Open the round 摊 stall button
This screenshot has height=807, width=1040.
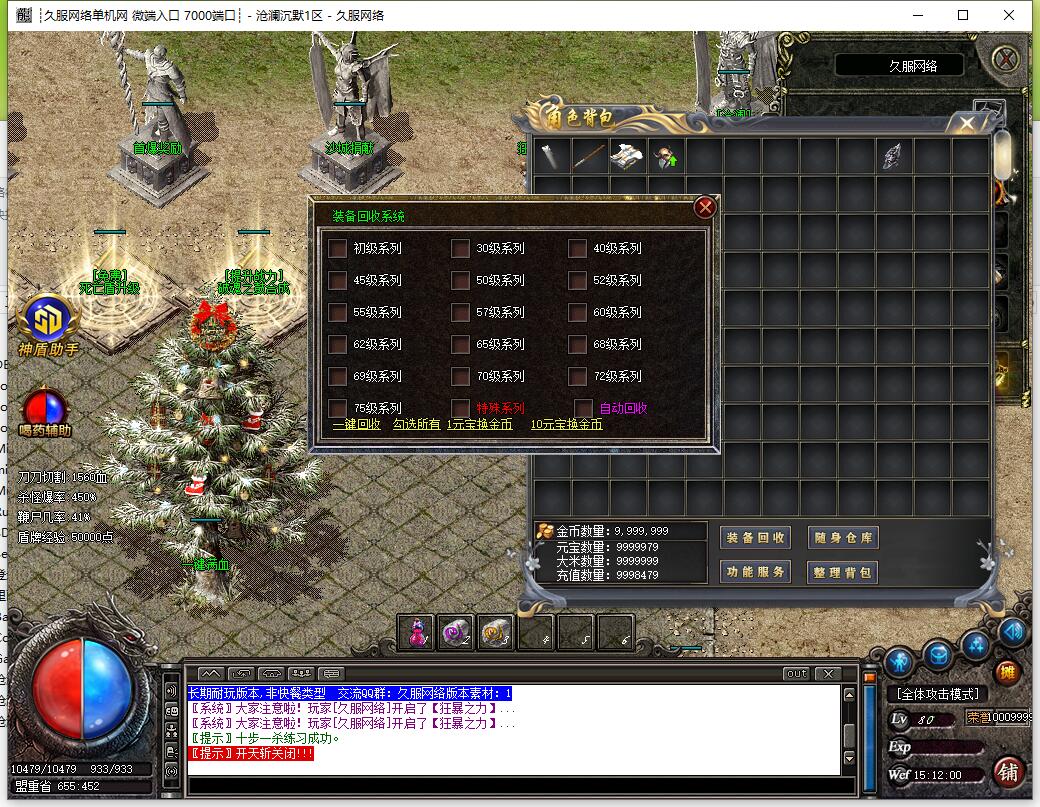pos(1006,672)
